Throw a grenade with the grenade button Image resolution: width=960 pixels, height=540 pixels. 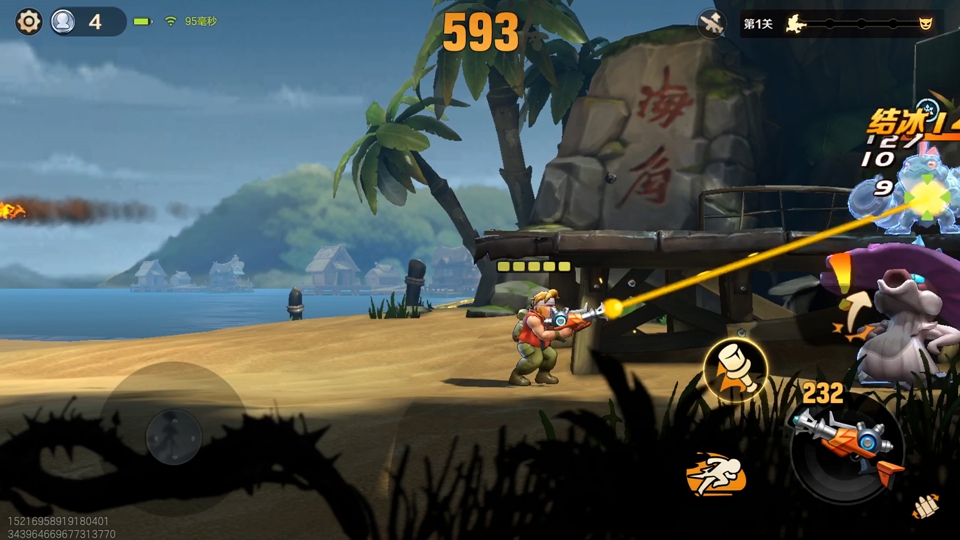pyautogui.click(x=735, y=368)
